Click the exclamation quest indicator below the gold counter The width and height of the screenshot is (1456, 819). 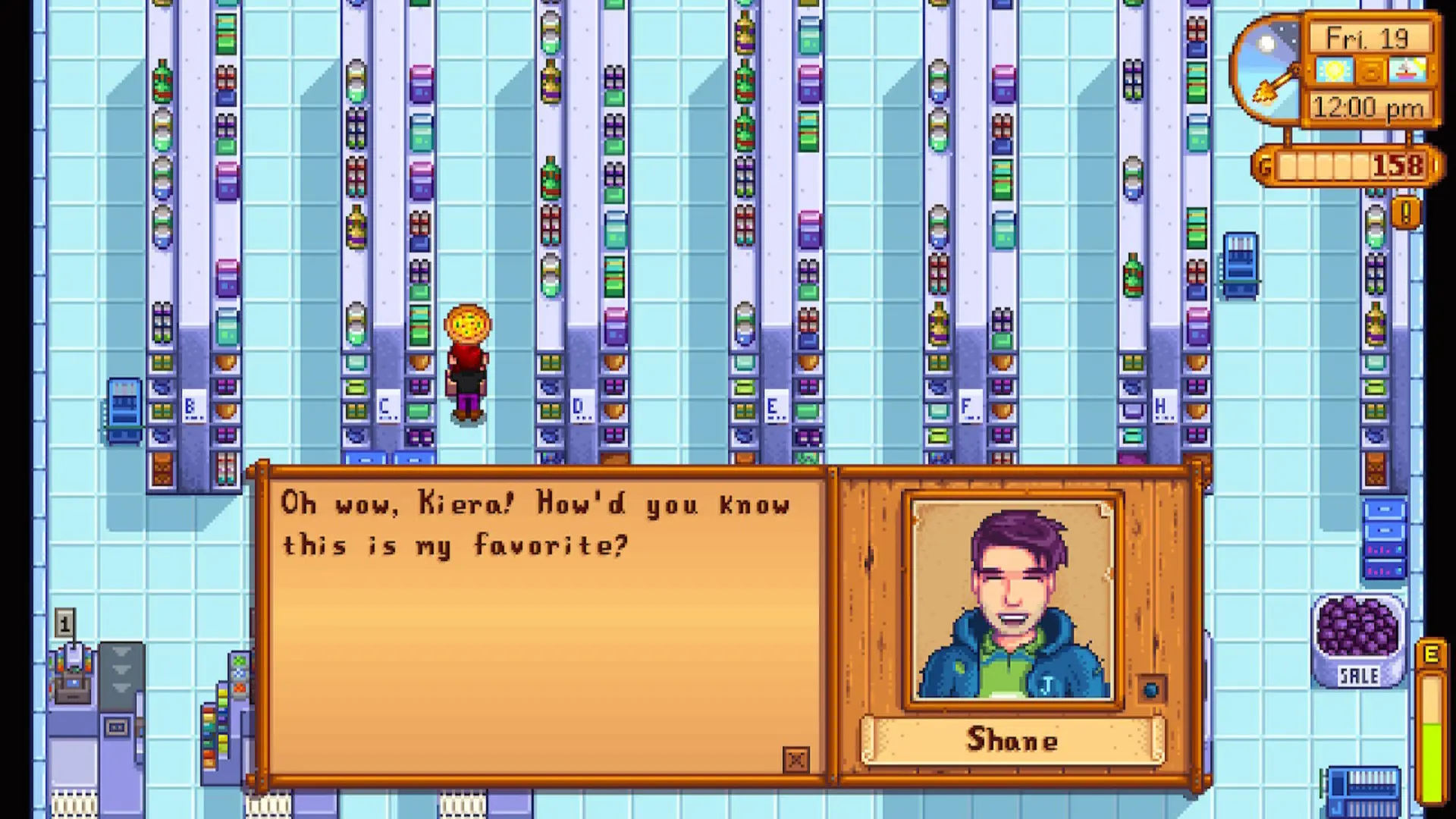tap(1404, 214)
